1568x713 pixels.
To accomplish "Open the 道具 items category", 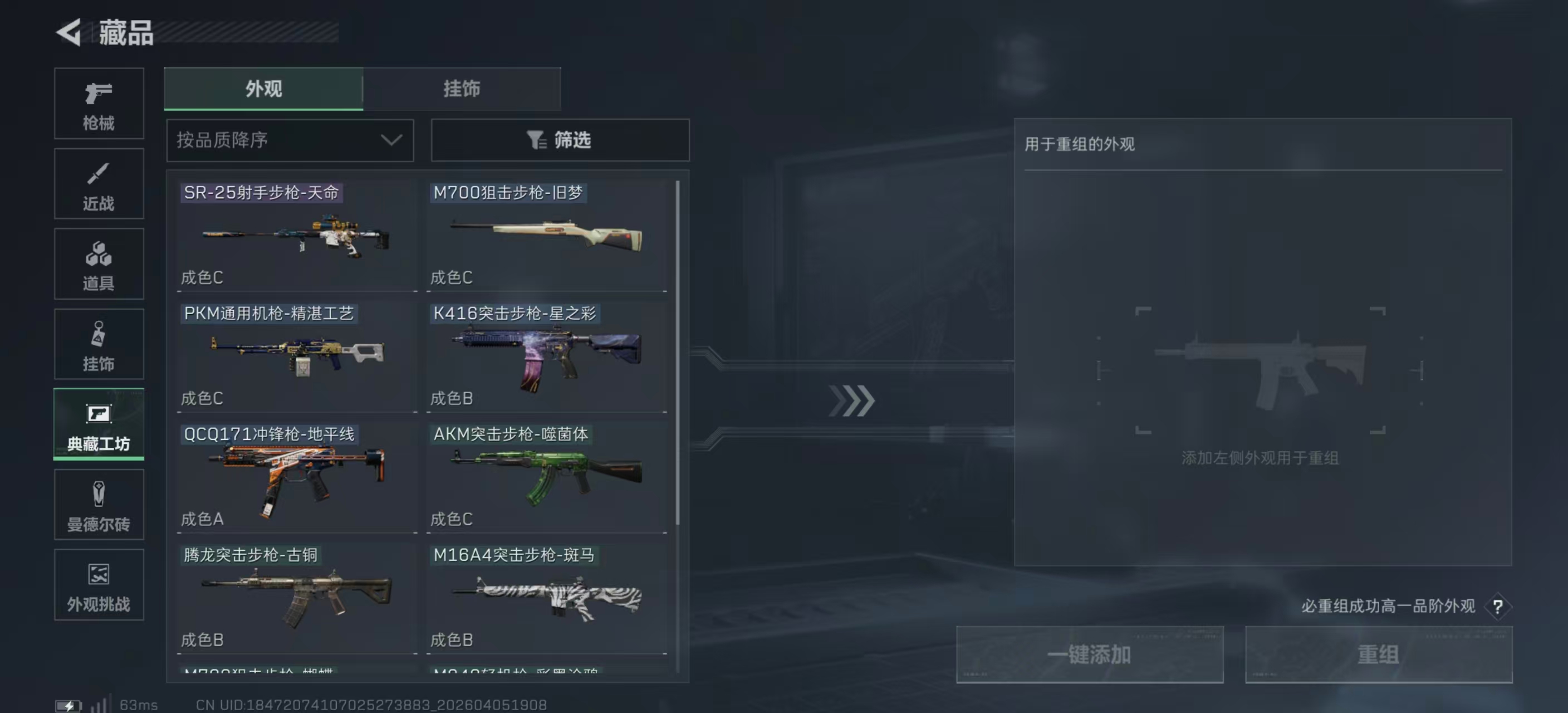I will click(99, 264).
